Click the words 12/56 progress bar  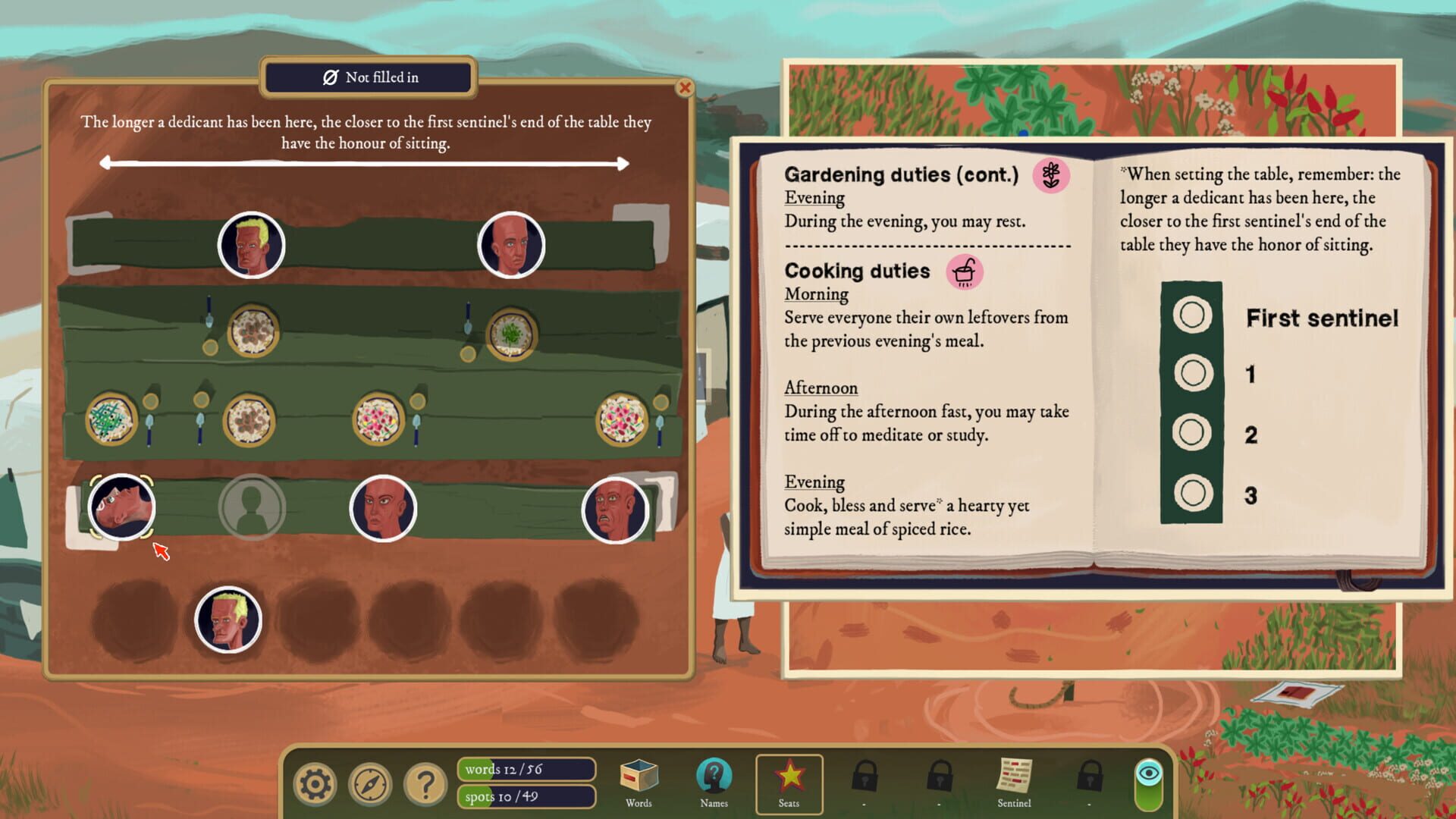click(x=526, y=769)
